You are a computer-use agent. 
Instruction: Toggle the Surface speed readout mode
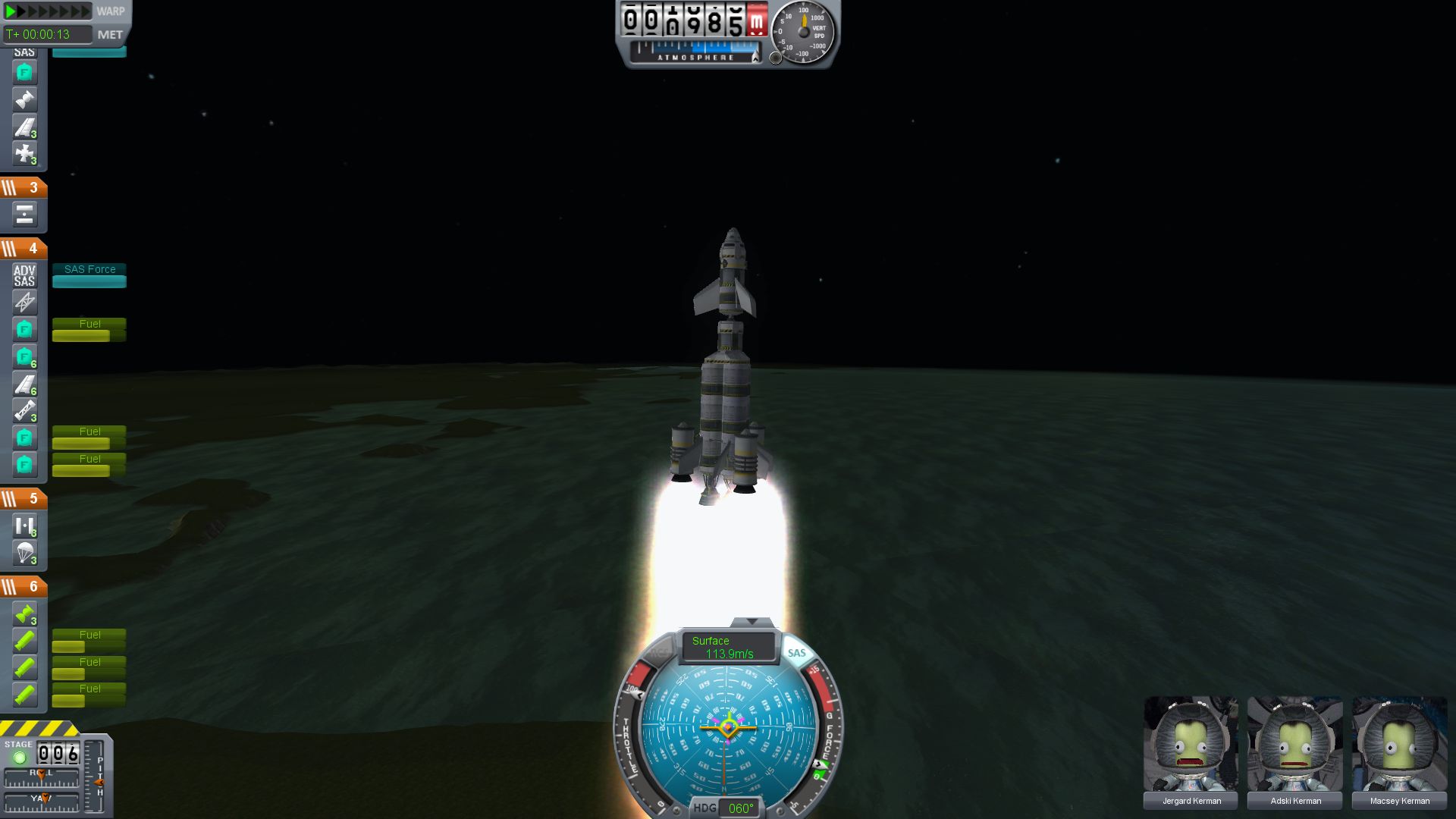[728, 647]
